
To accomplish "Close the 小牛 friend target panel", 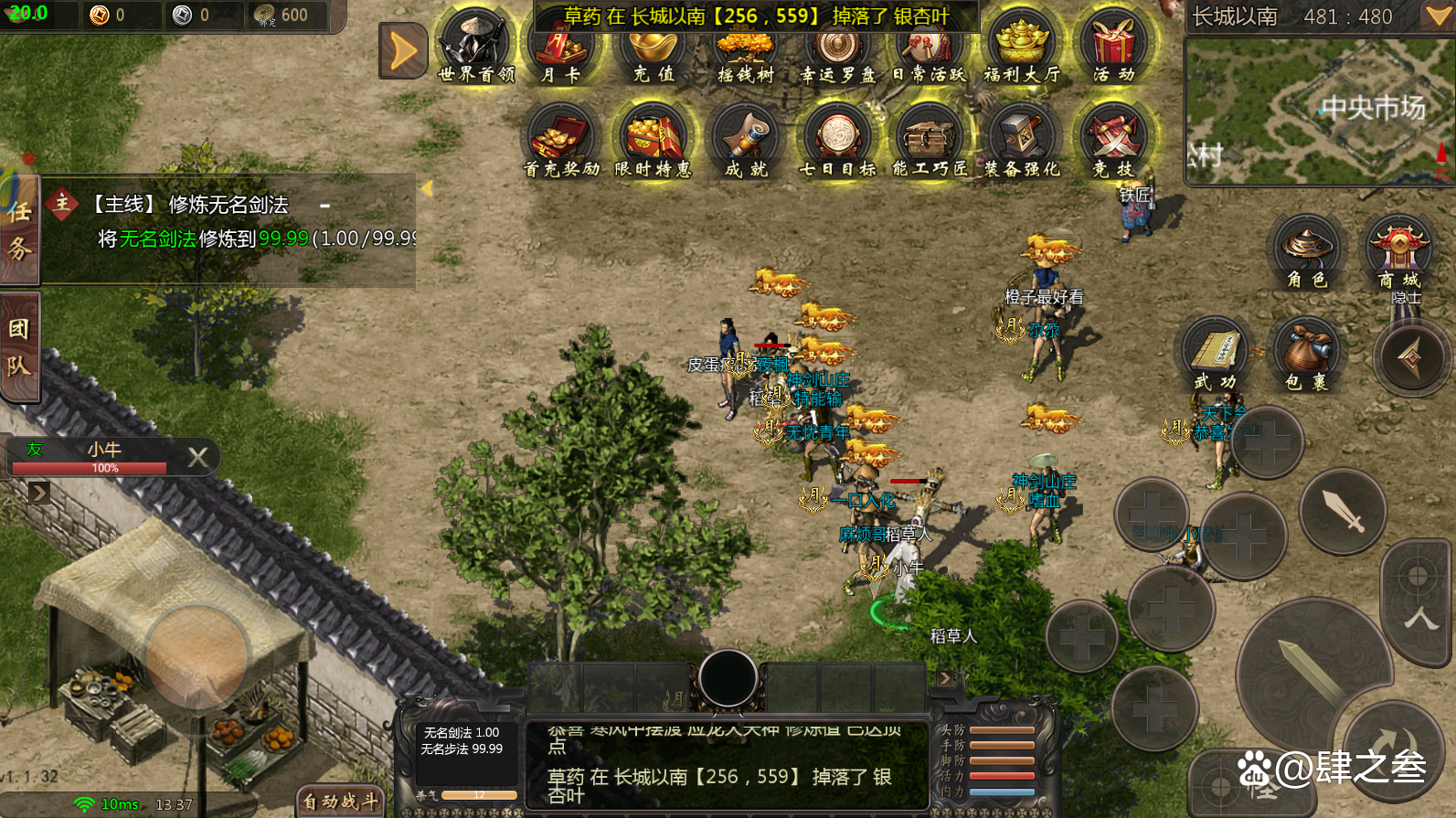I will pyautogui.click(x=197, y=457).
